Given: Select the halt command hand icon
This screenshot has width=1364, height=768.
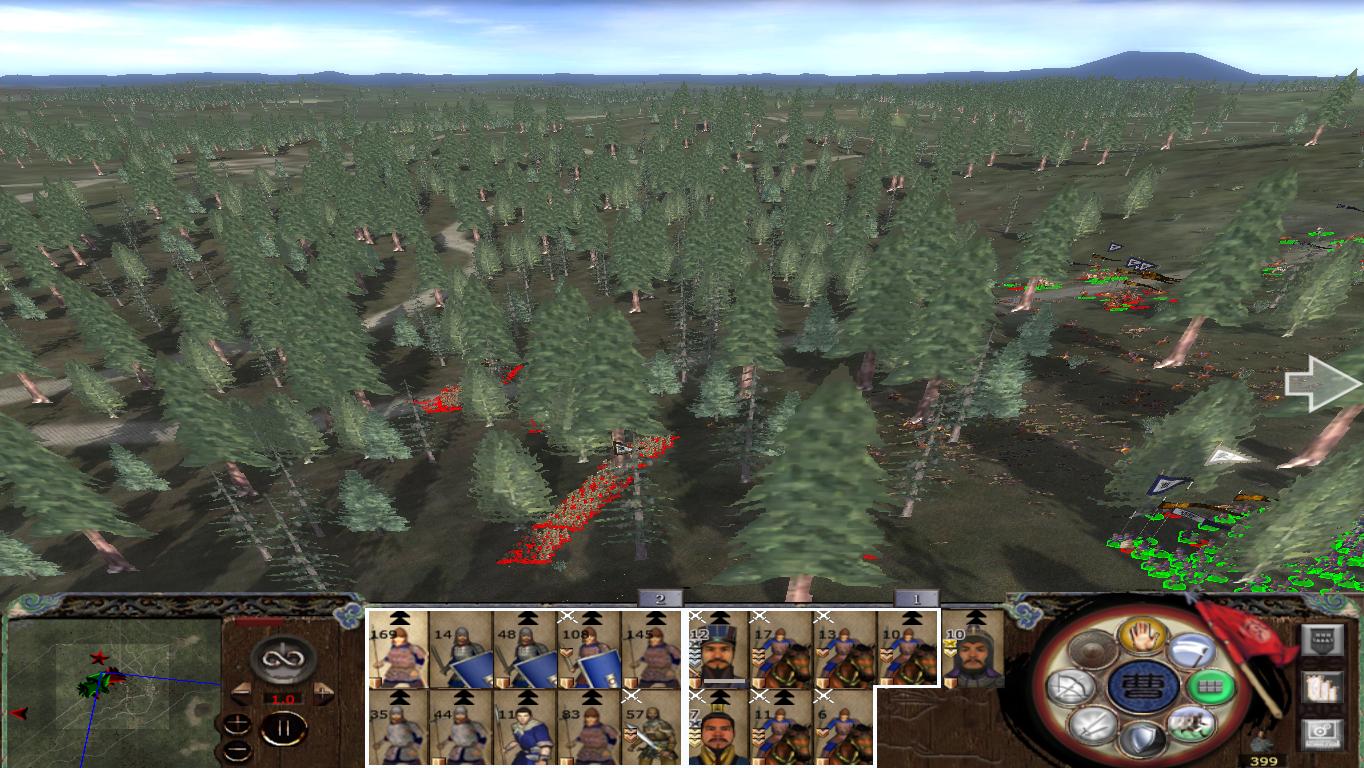Looking at the screenshot, I should (x=1142, y=637).
